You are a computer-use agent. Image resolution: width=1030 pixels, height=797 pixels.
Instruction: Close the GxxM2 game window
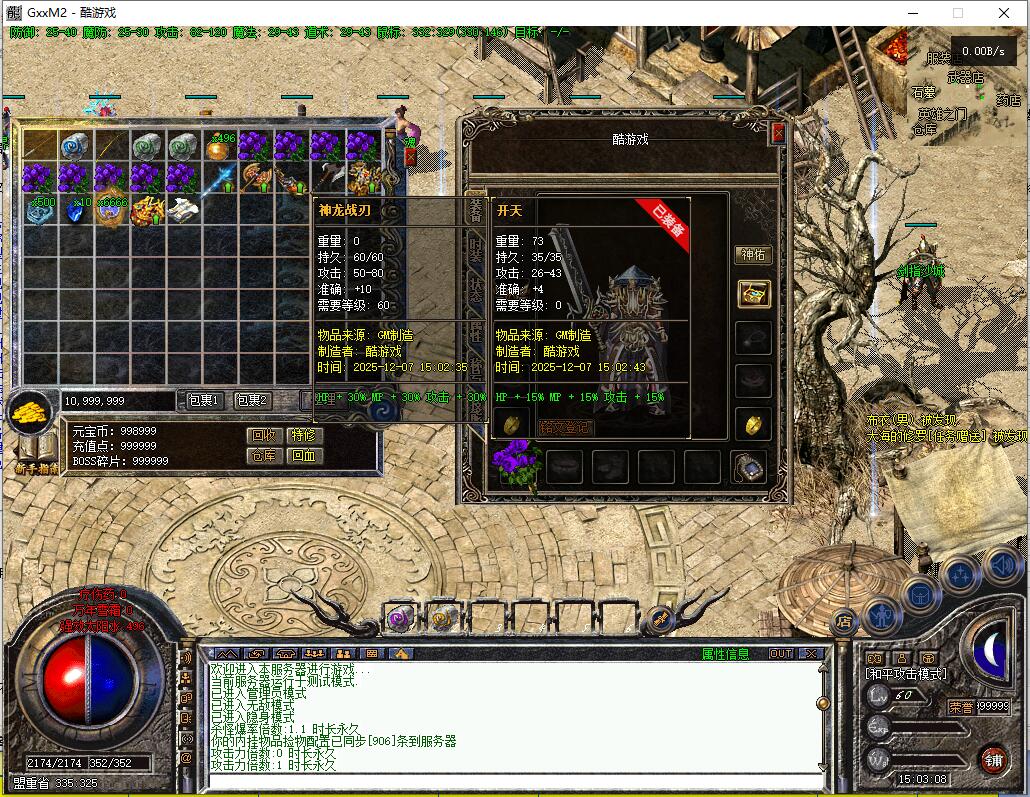(x=1004, y=13)
